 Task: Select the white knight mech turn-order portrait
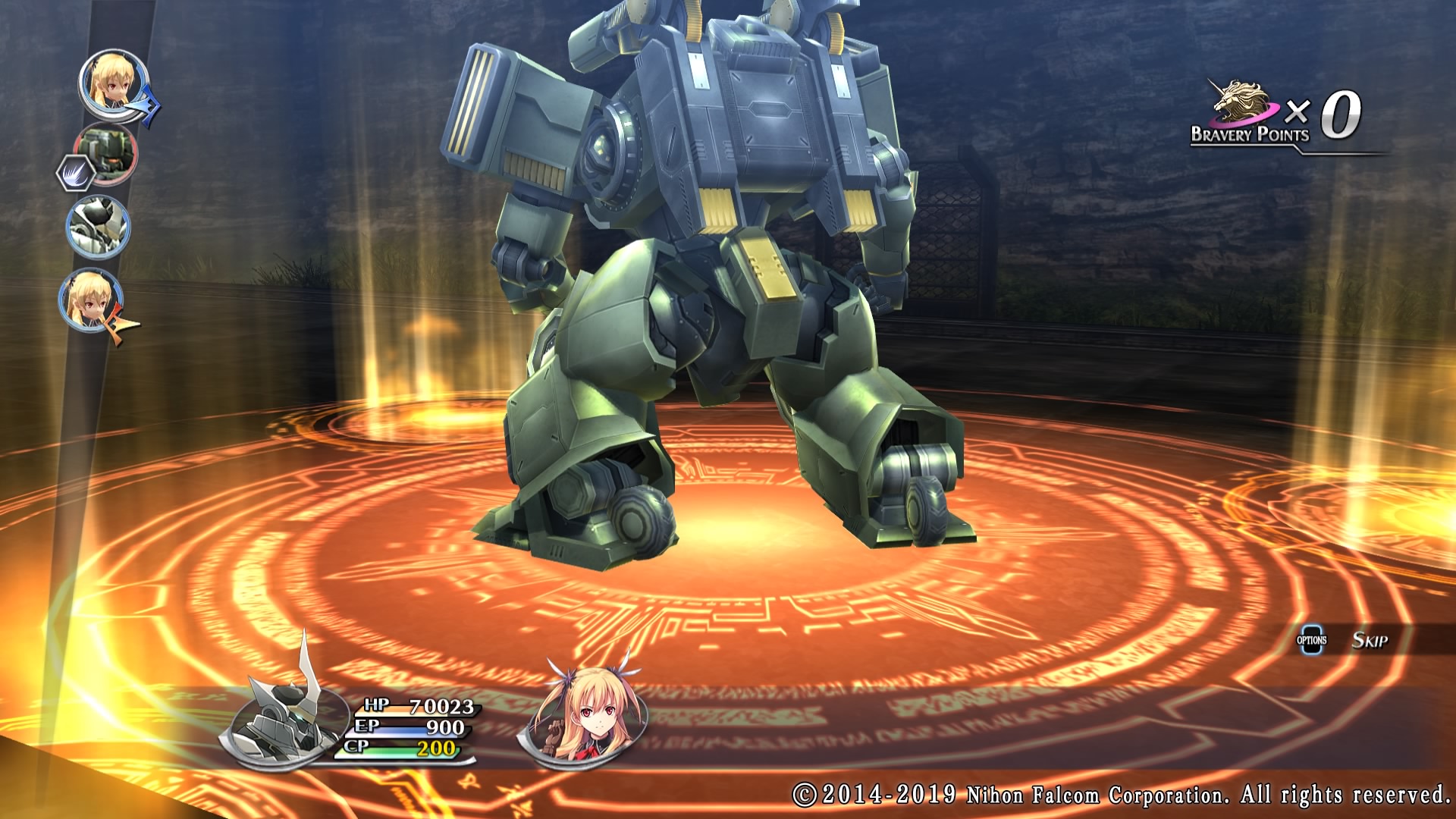99,226
